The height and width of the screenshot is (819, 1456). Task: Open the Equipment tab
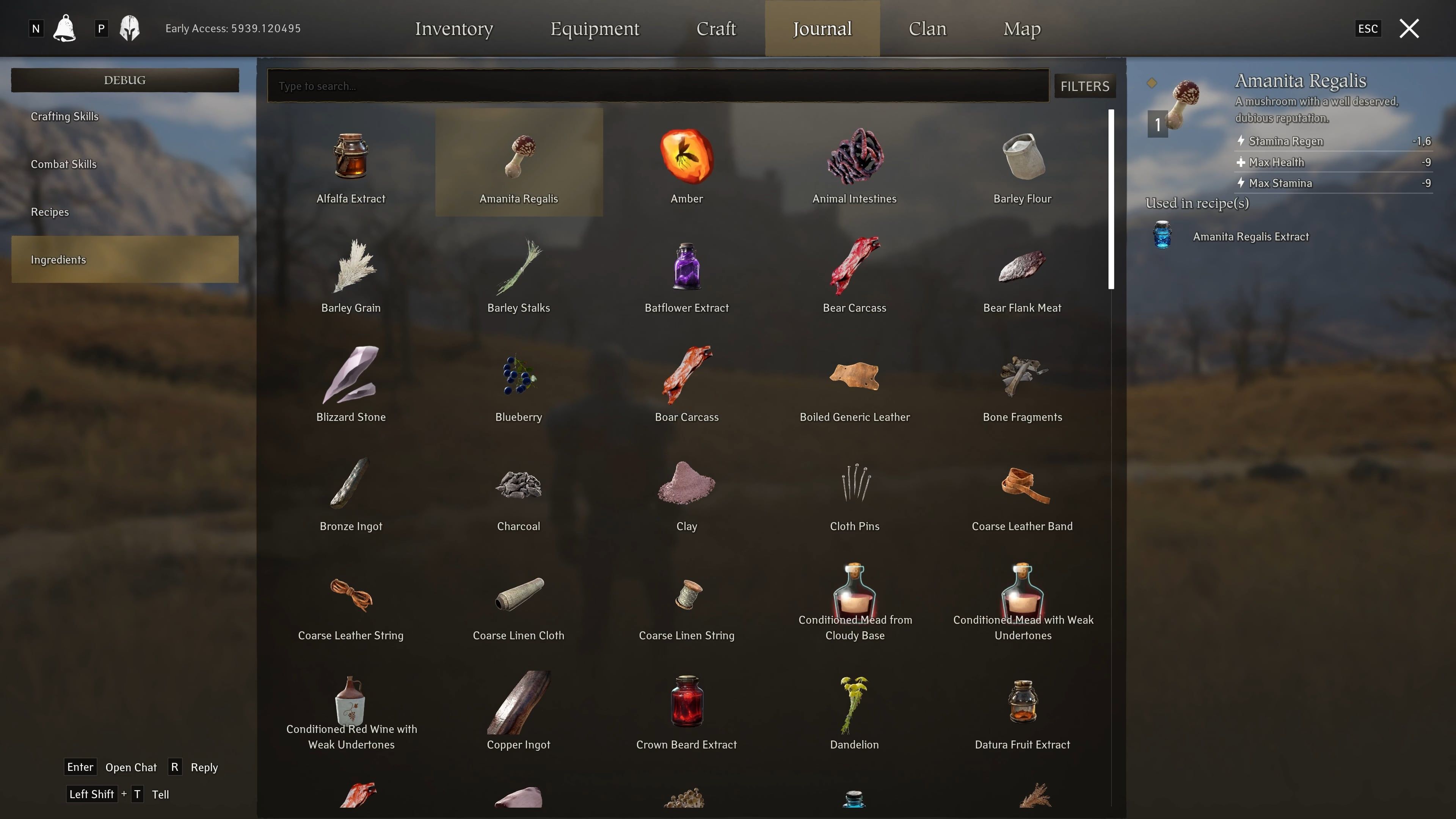tap(595, 28)
